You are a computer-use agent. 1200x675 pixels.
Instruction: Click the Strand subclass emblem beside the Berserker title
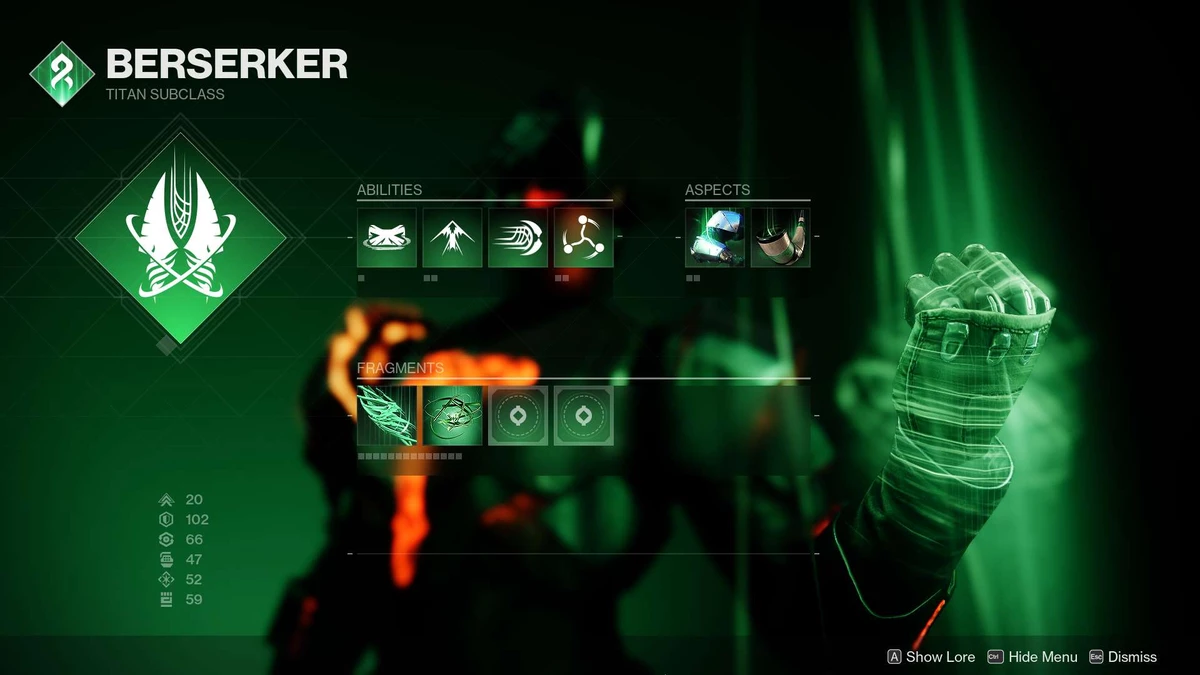click(62, 75)
